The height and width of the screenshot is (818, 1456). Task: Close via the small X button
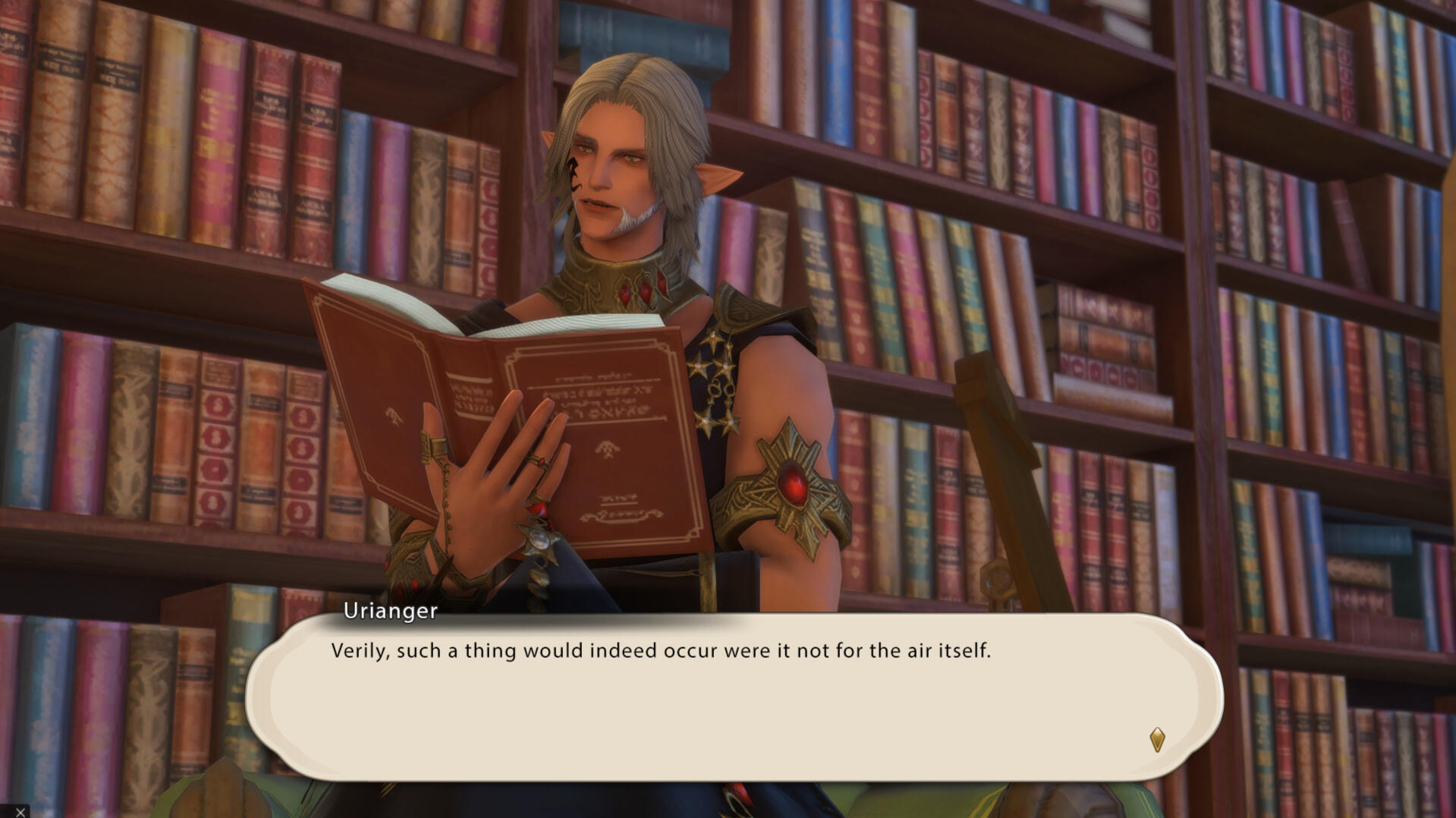(x=20, y=812)
